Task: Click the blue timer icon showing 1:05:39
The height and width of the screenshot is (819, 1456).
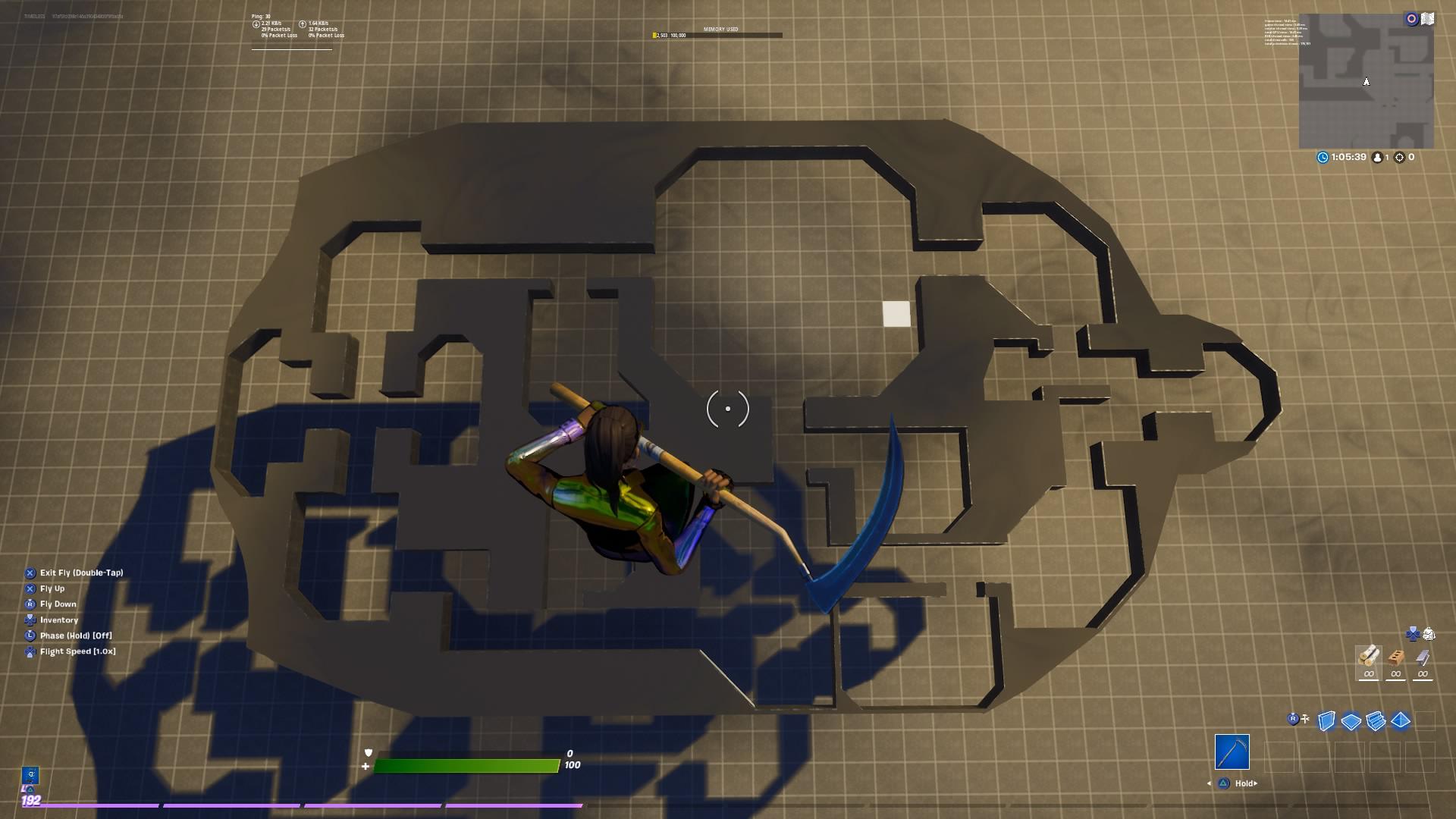Action: pyautogui.click(x=1323, y=157)
